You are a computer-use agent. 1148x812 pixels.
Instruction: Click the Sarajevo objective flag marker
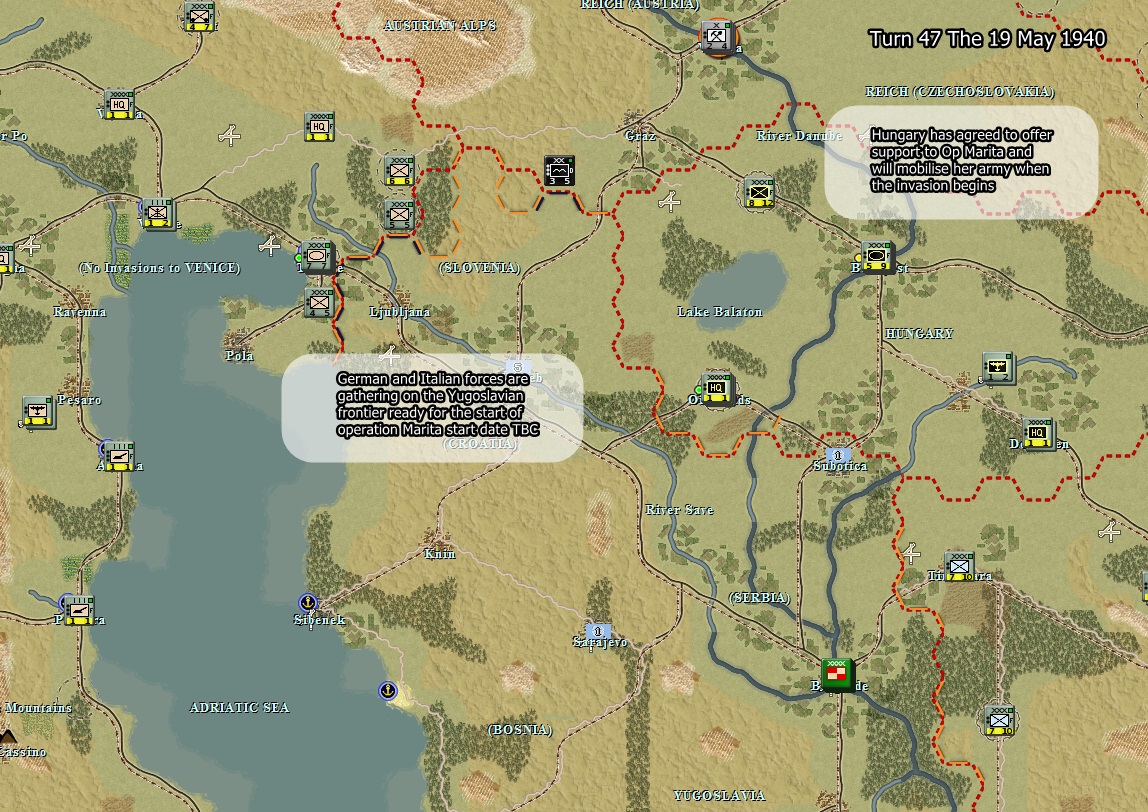598,631
